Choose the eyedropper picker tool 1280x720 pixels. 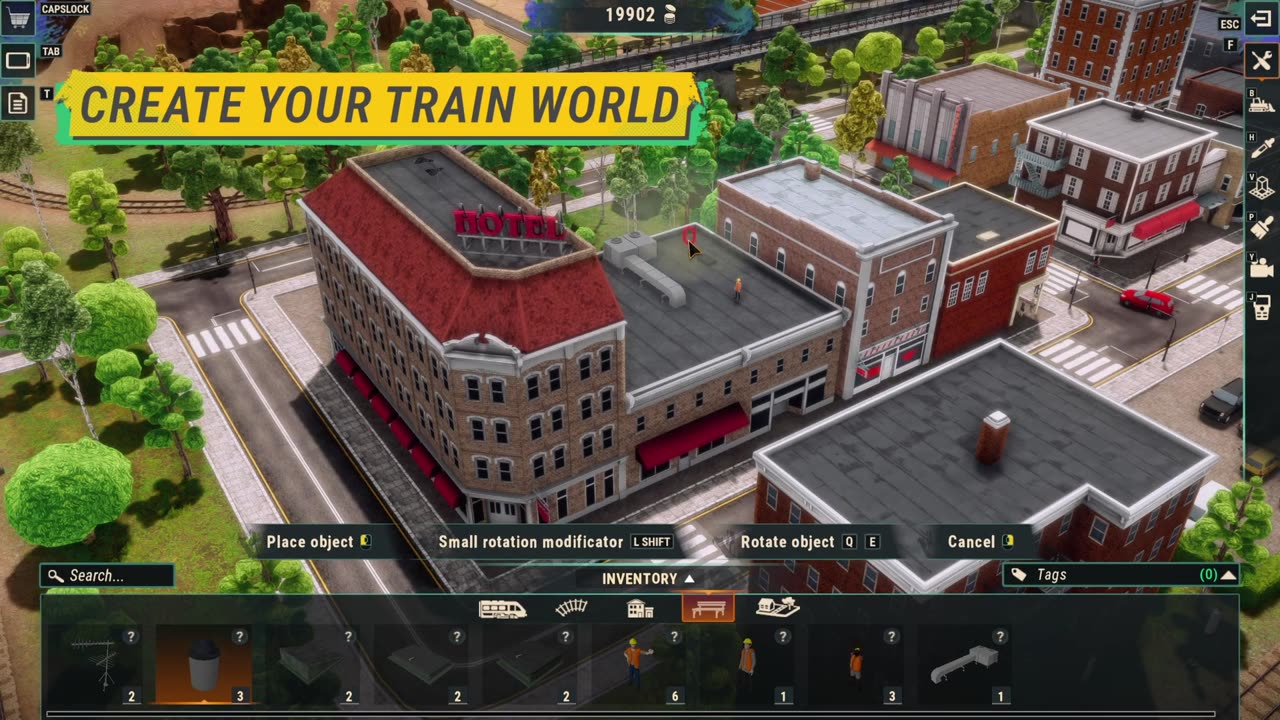pos(1261,147)
